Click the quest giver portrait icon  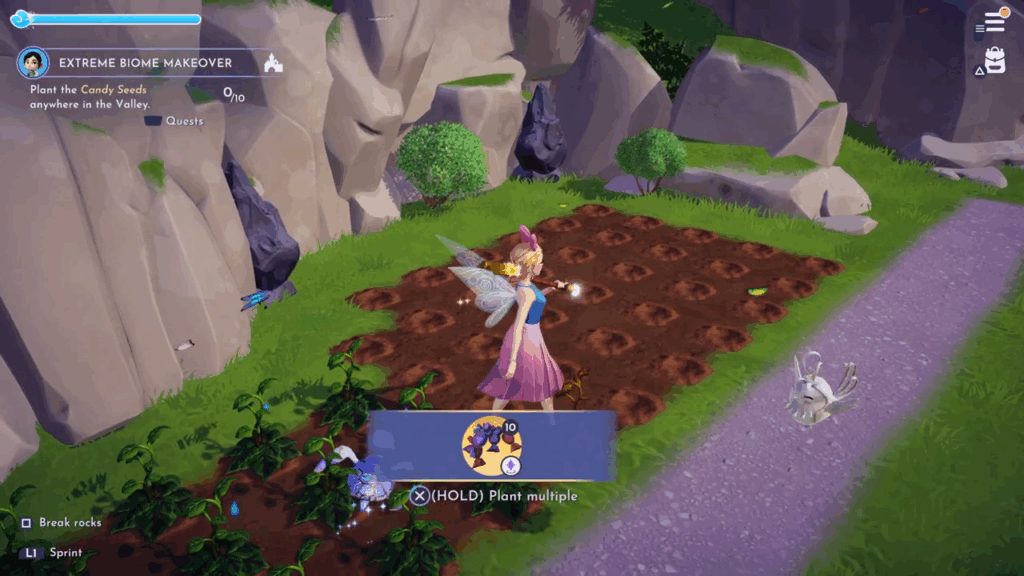coord(33,63)
